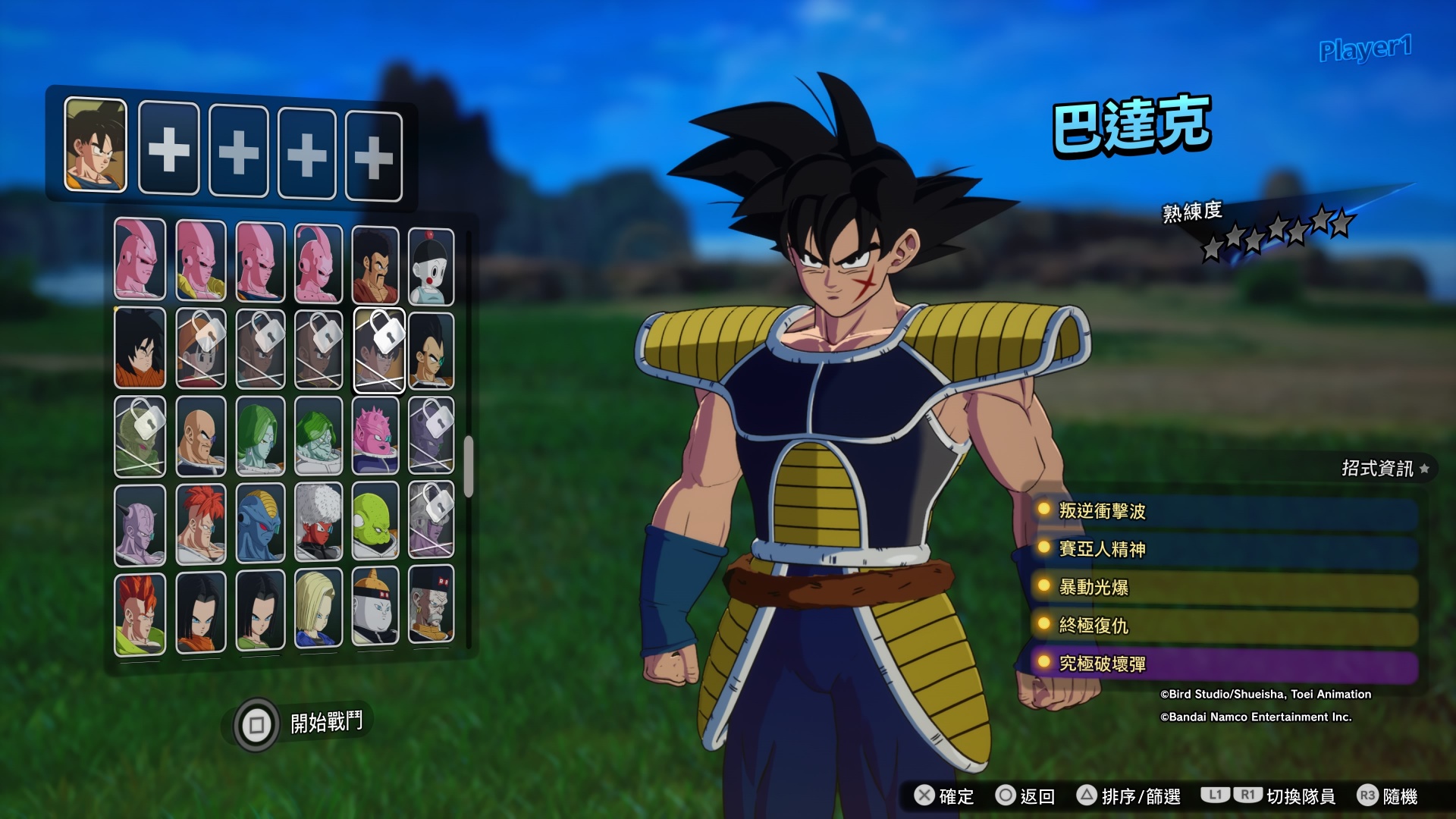Select Android 16 character tile
The height and width of the screenshot is (819, 1456).
point(140,613)
